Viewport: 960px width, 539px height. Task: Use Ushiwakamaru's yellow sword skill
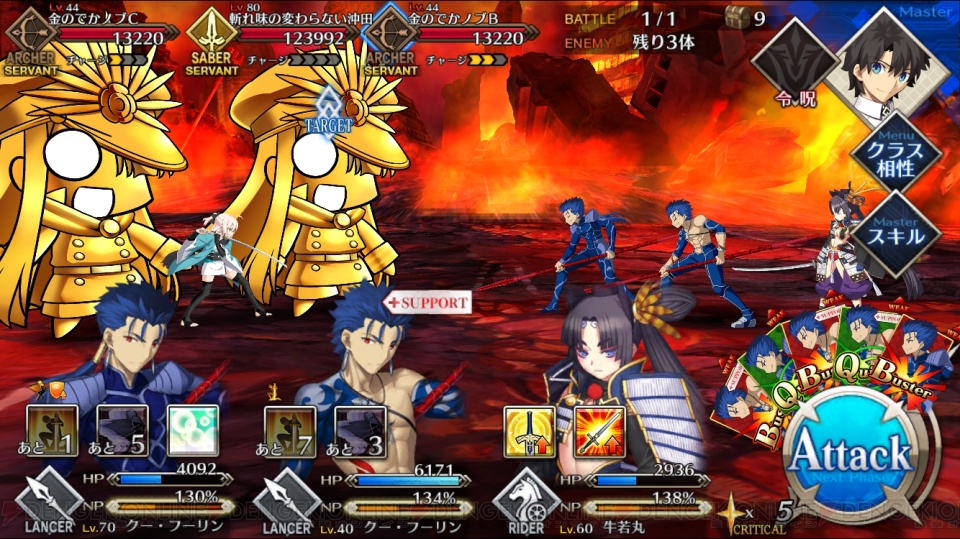529,431
